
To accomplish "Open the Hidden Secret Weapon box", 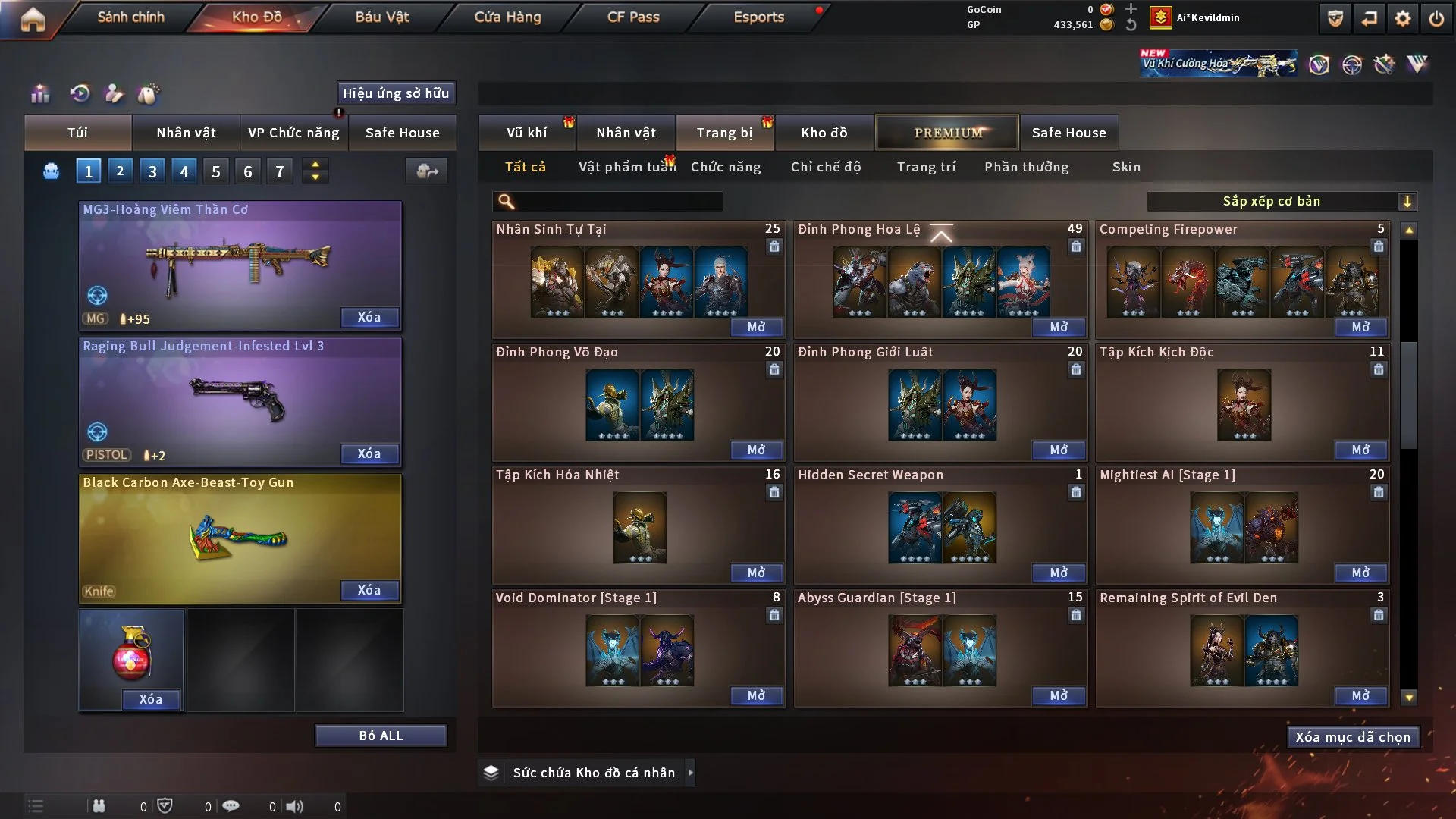I will pyautogui.click(x=1059, y=573).
